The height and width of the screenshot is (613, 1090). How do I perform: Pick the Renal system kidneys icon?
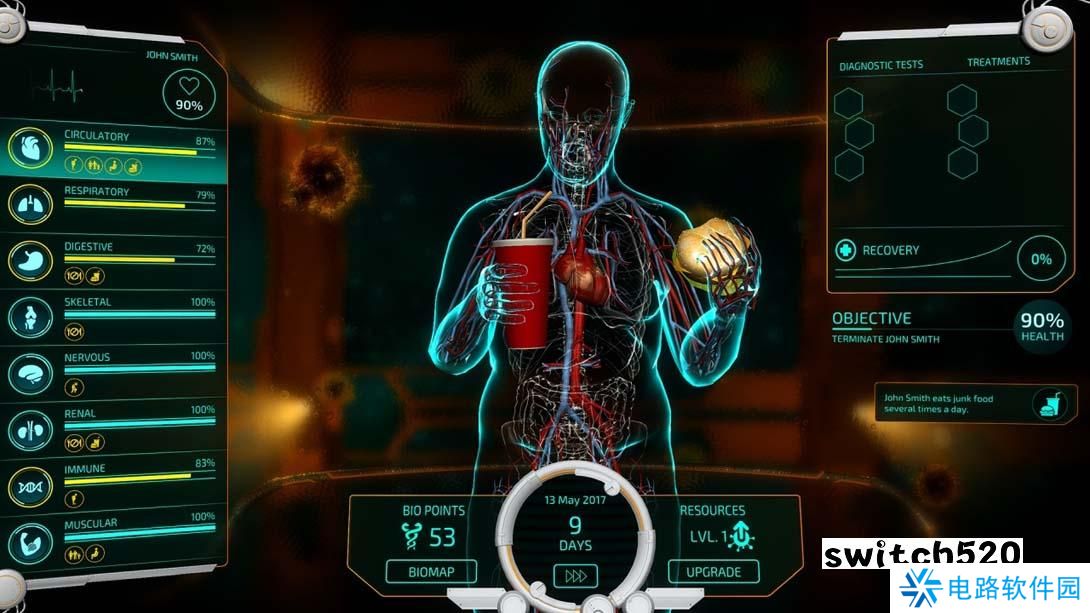(x=30, y=428)
